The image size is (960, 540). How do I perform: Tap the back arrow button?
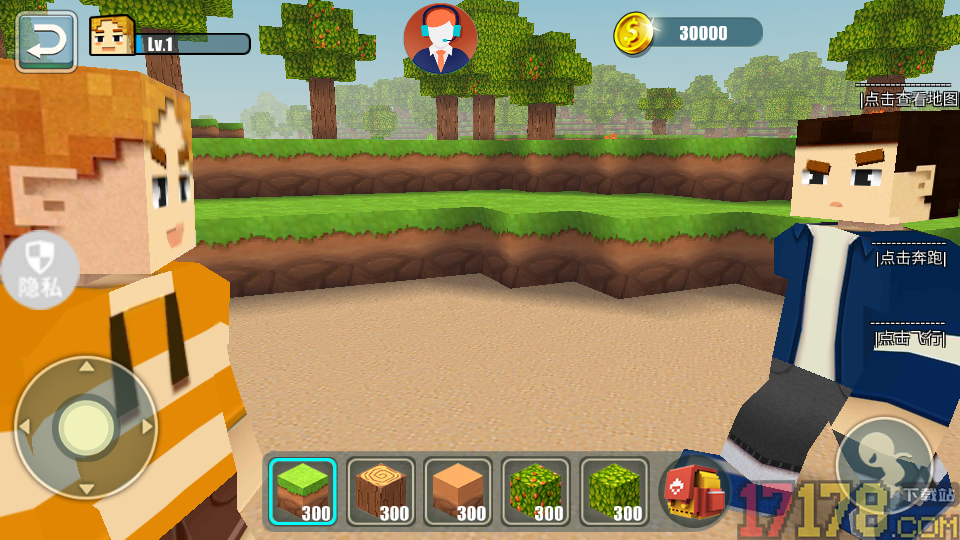(x=46, y=41)
